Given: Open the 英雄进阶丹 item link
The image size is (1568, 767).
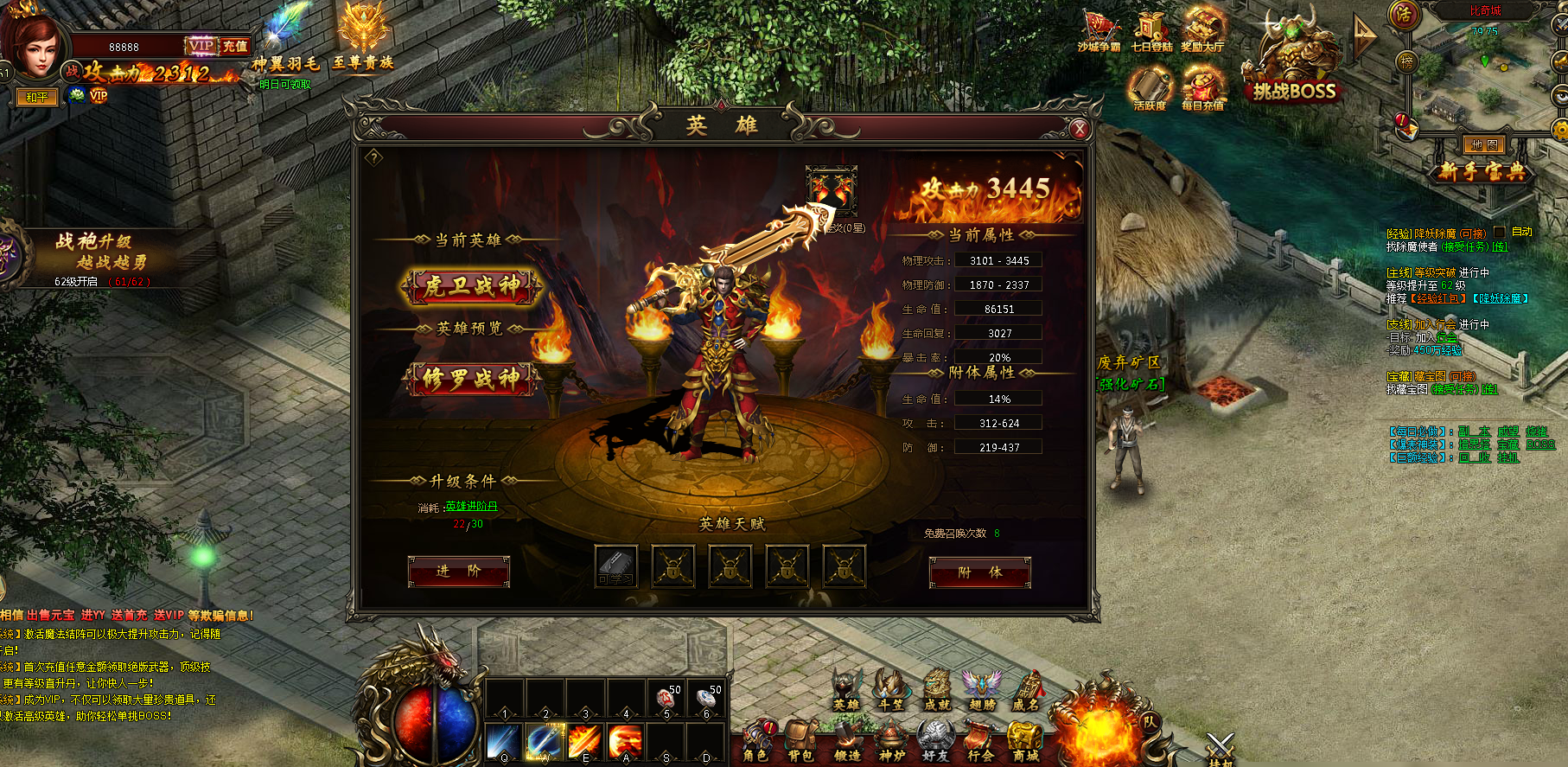Looking at the screenshot, I should pyautogui.click(x=471, y=507).
